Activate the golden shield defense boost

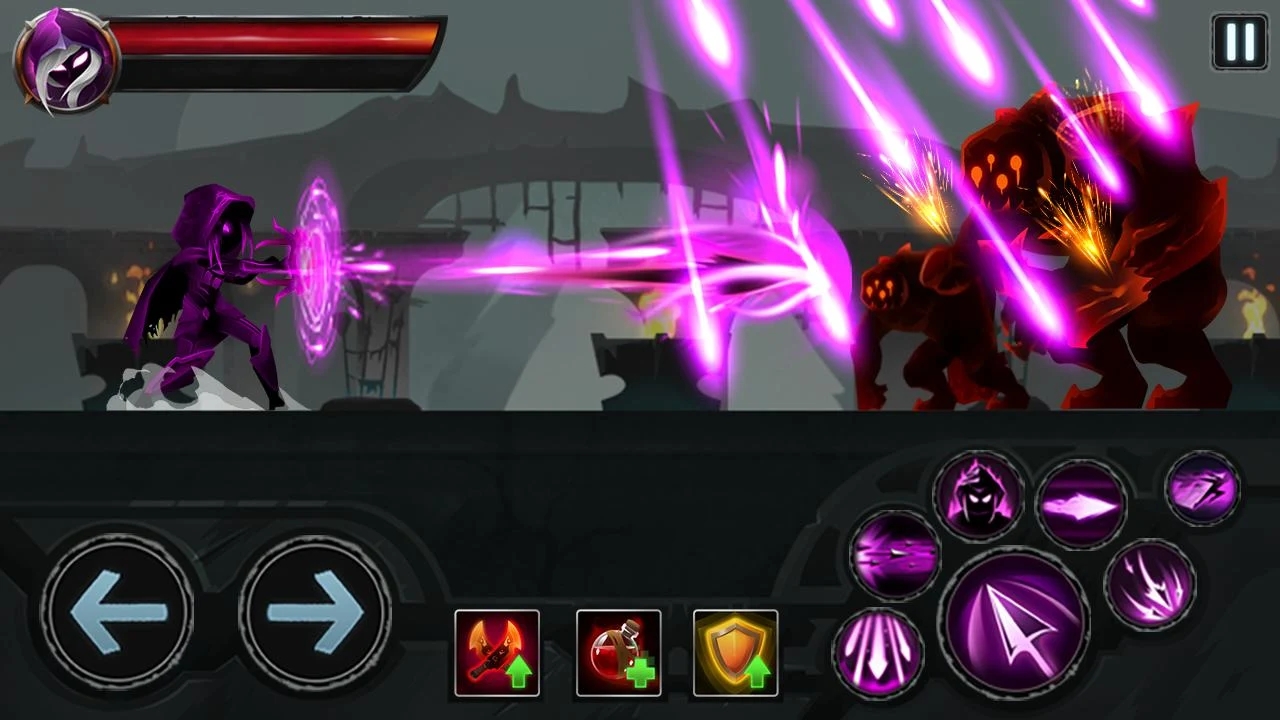[x=735, y=652]
